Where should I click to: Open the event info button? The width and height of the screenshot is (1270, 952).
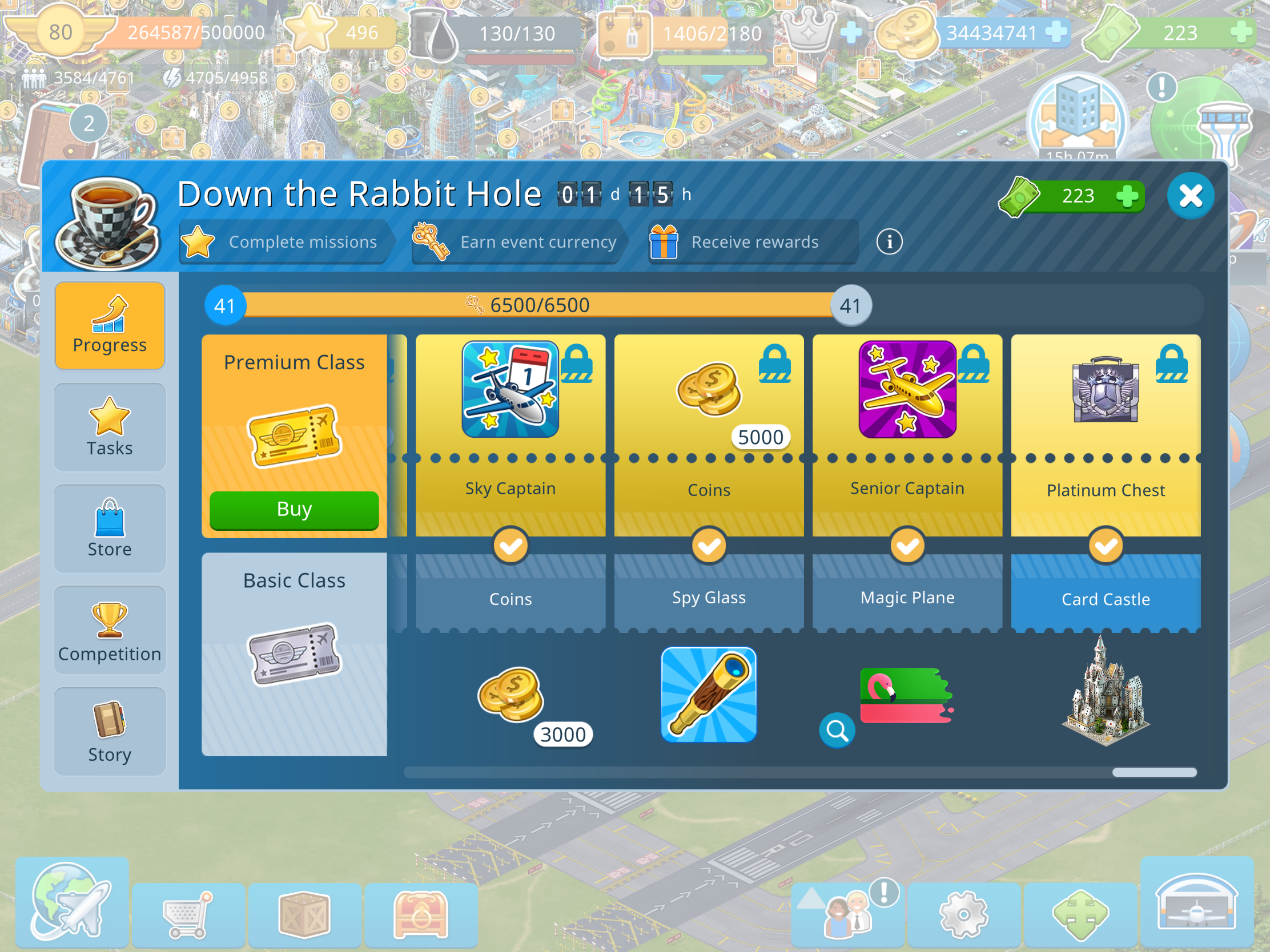point(889,241)
